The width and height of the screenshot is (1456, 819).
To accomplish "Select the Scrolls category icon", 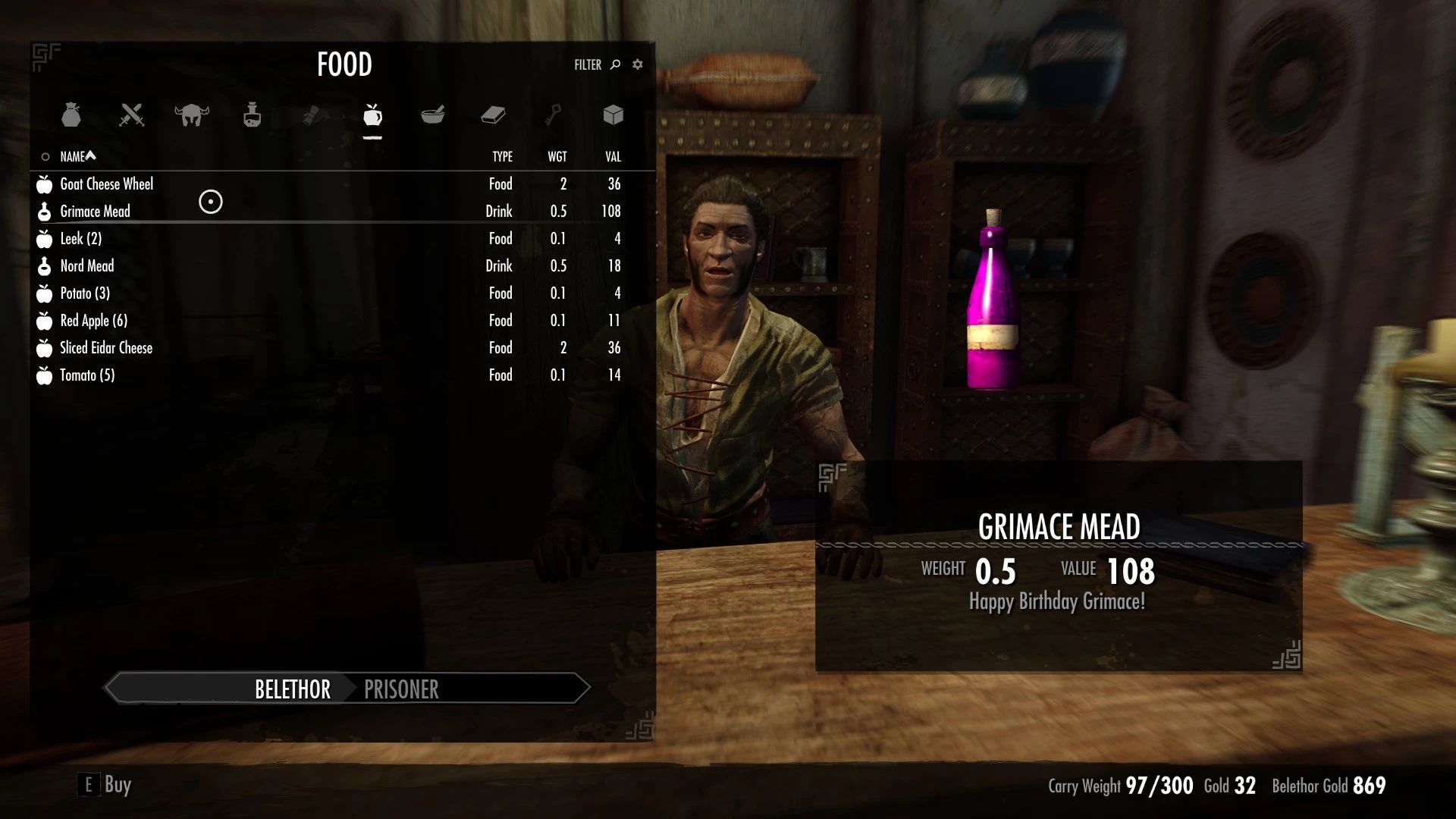I will [311, 116].
